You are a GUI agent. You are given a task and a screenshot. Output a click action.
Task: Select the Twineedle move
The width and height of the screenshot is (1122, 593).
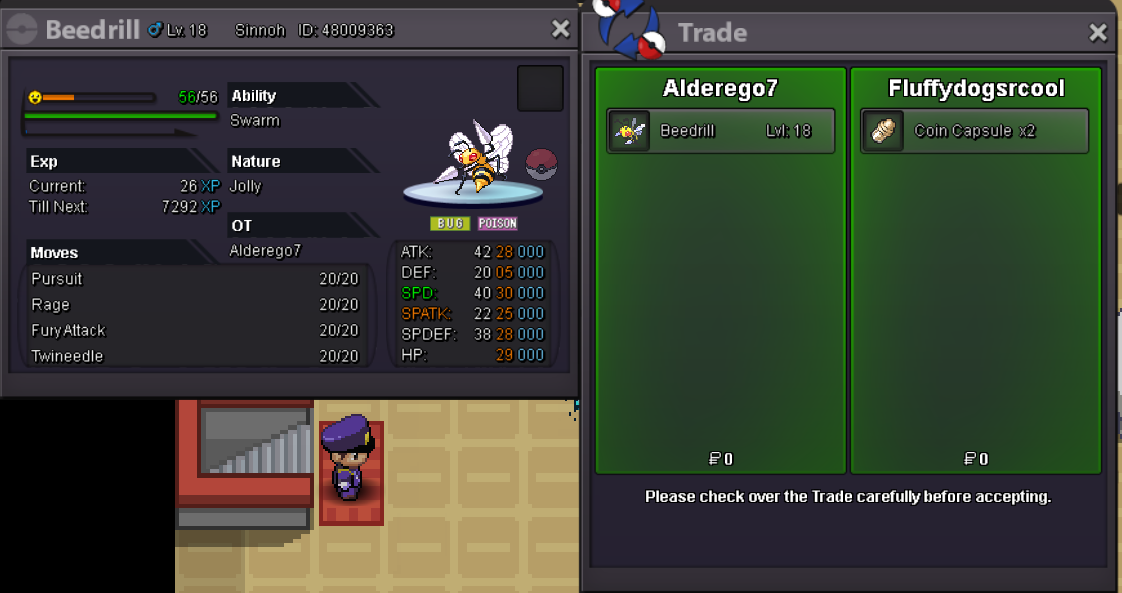[194, 356]
